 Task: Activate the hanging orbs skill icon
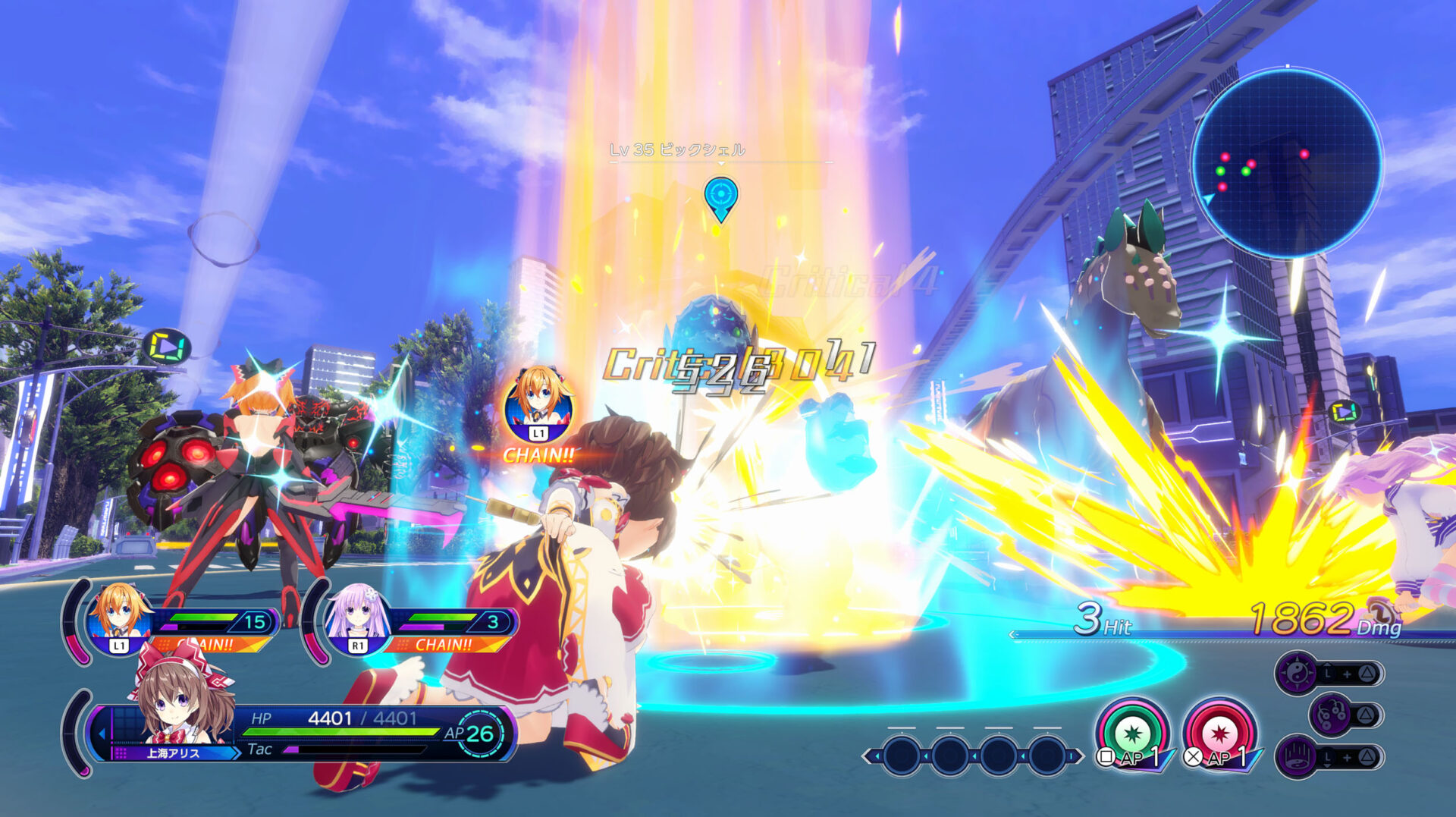1331,715
